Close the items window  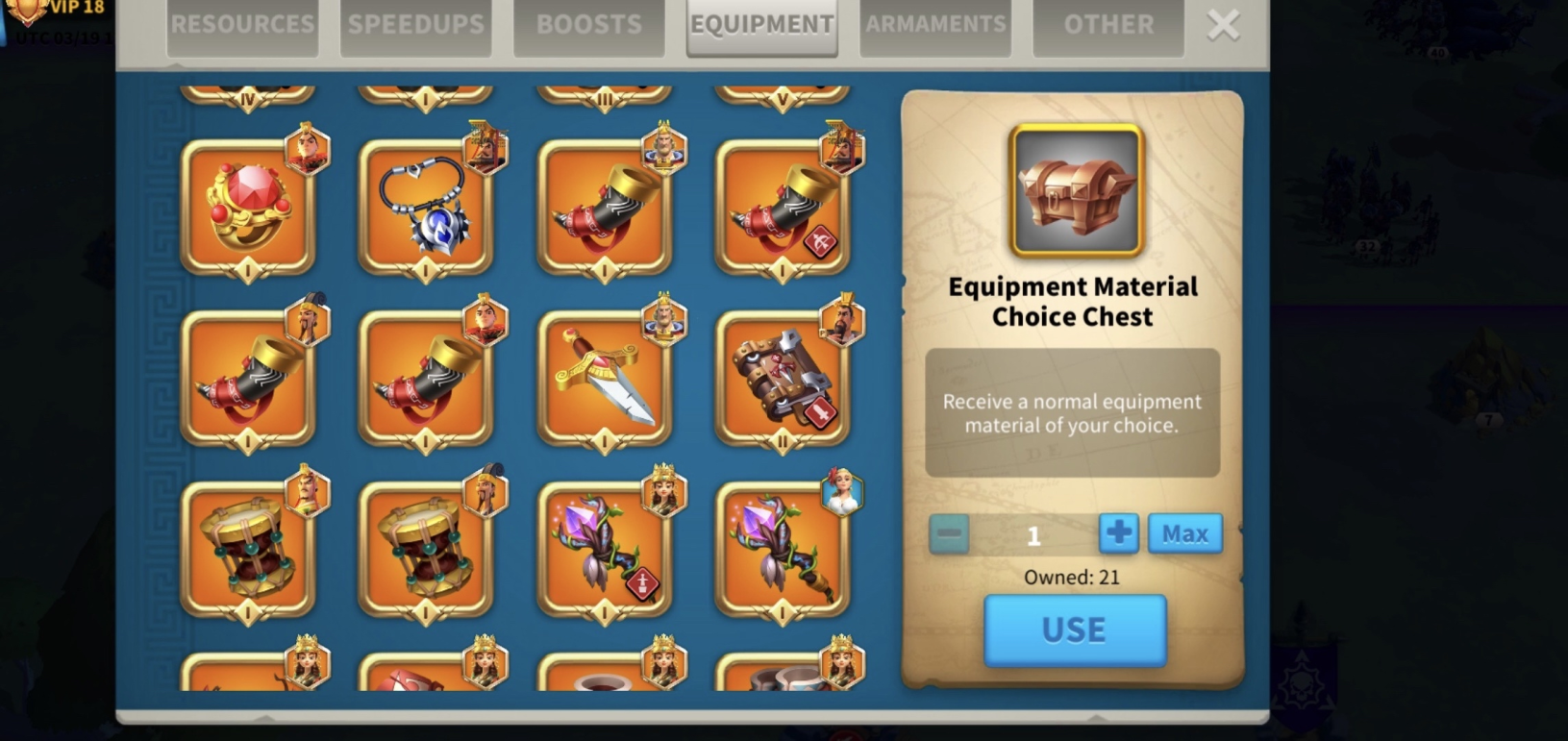[x=1223, y=25]
